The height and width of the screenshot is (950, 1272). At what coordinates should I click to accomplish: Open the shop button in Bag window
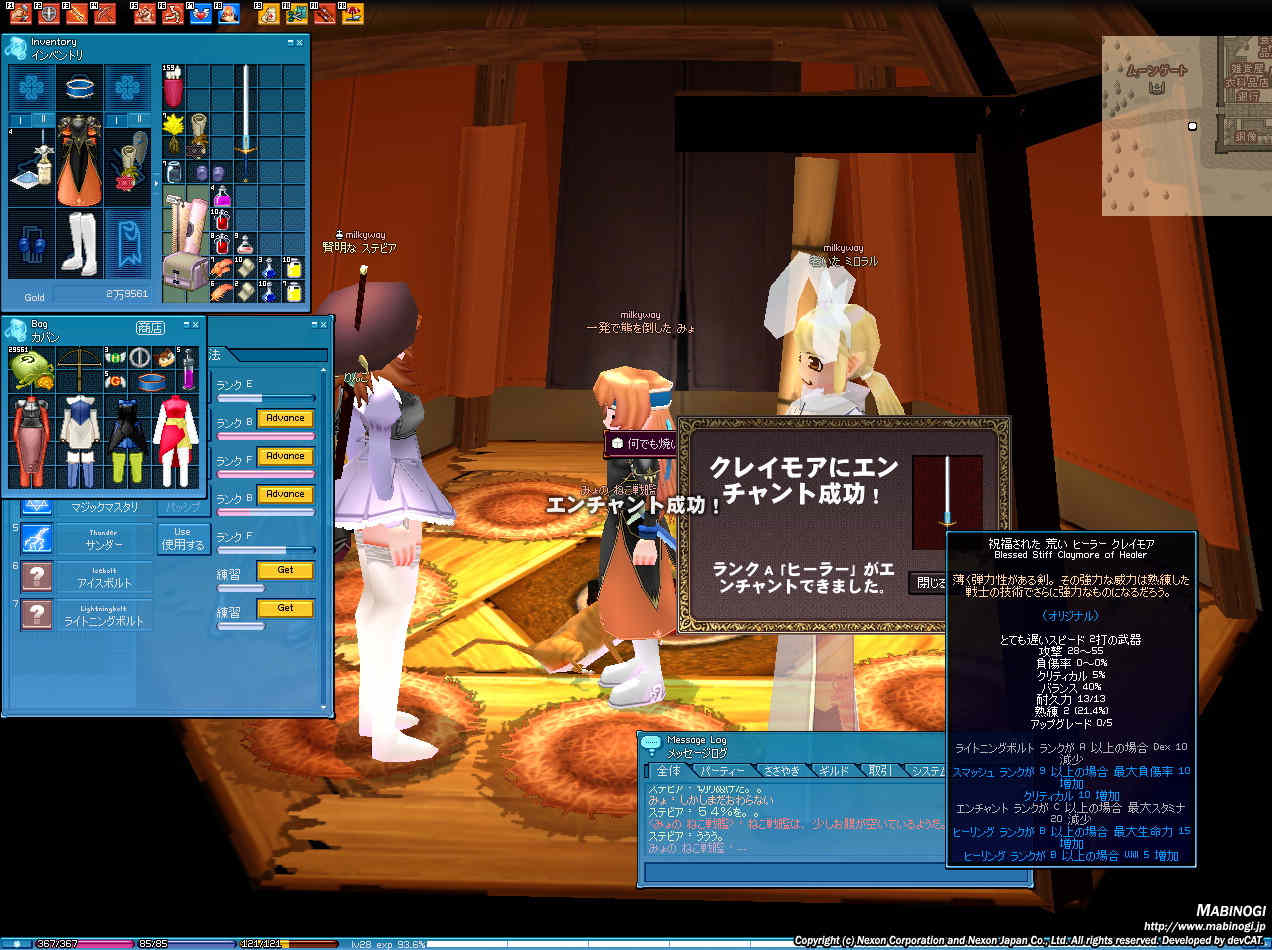tap(150, 328)
